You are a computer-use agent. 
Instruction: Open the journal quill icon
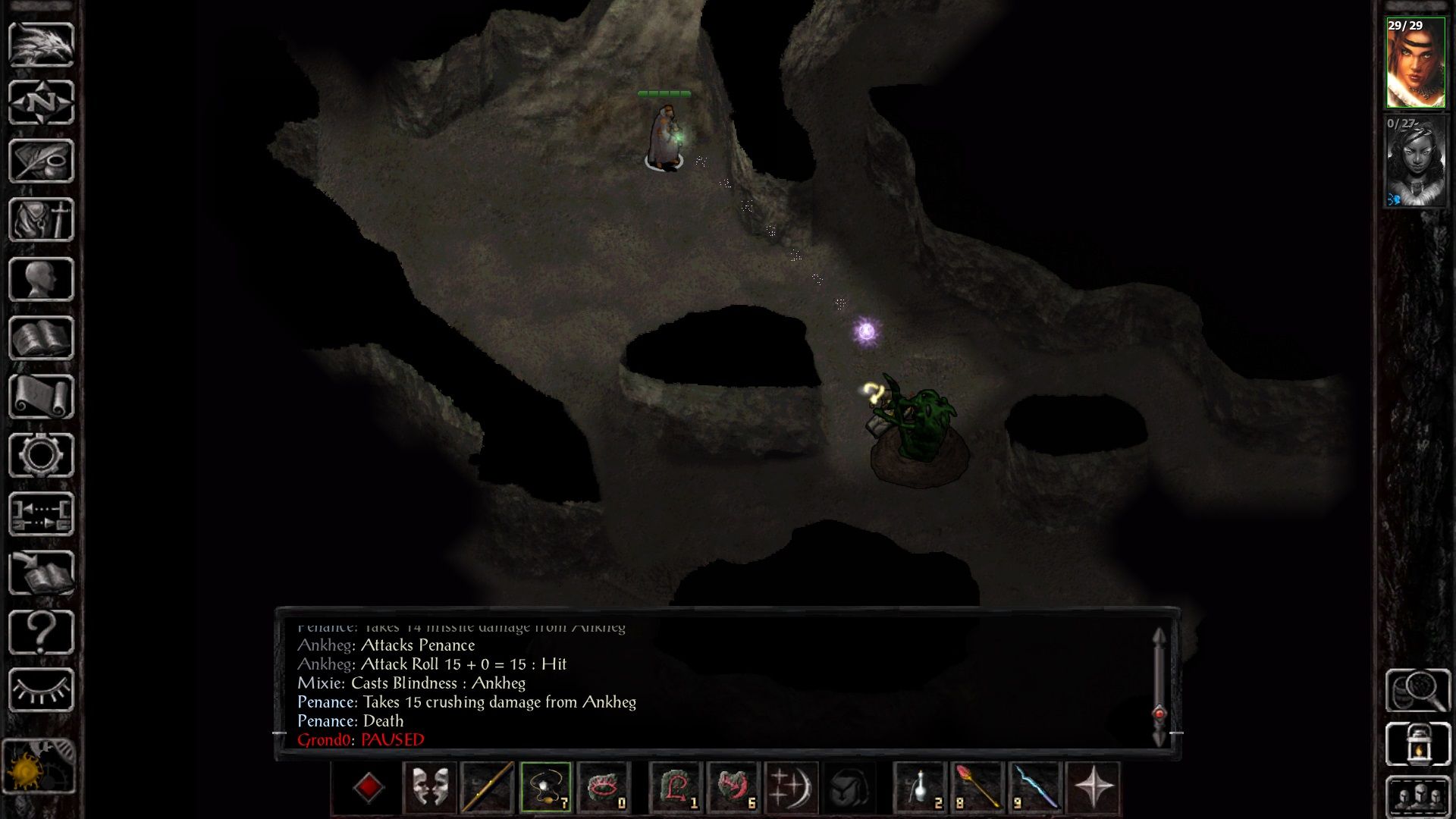pyautogui.click(x=42, y=159)
